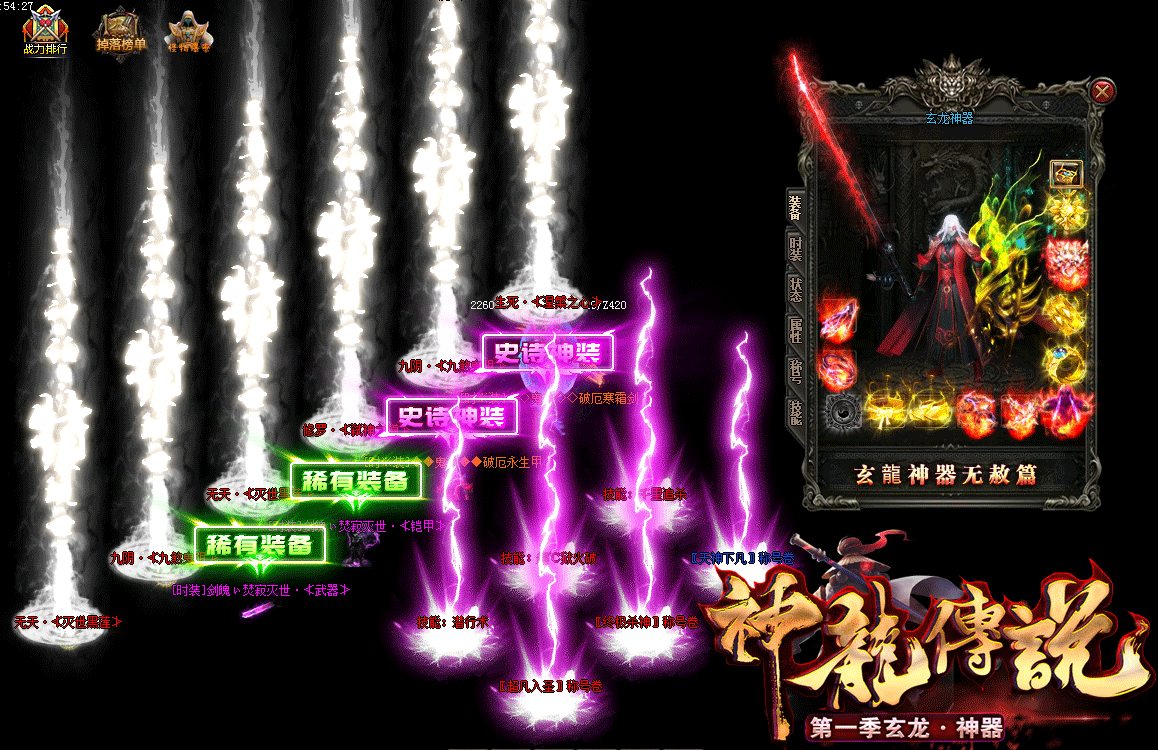Open the 状态 status tab
1158x750 pixels.
pyautogui.click(x=795, y=290)
